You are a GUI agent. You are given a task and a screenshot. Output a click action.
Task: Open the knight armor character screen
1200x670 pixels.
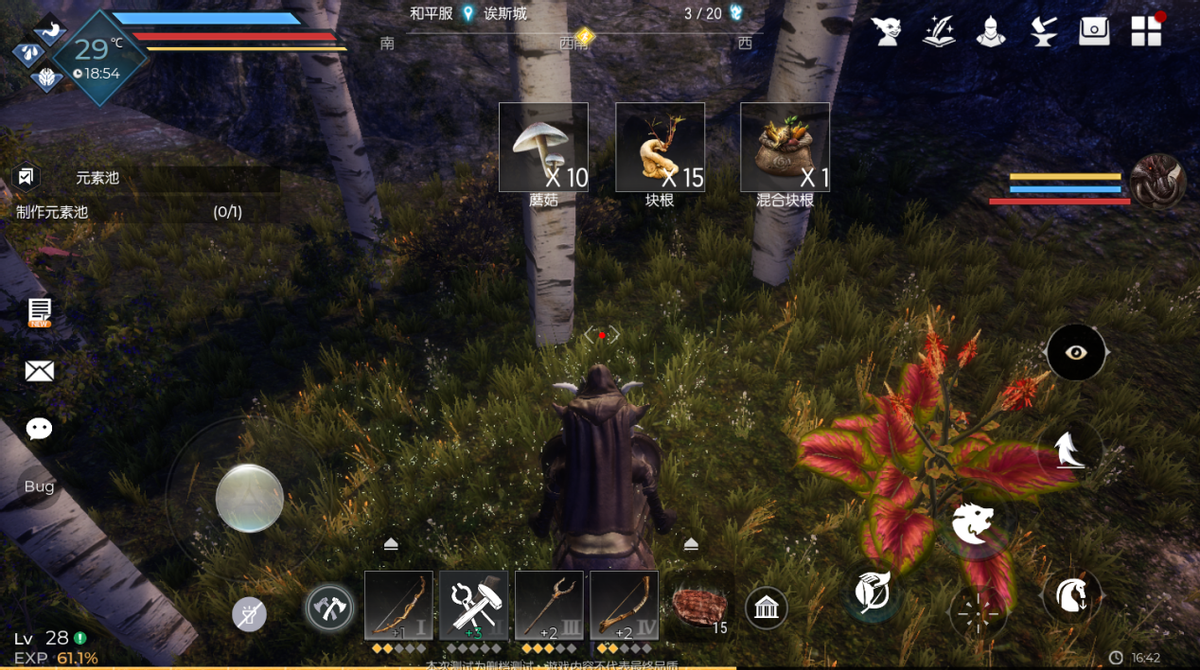coord(990,31)
